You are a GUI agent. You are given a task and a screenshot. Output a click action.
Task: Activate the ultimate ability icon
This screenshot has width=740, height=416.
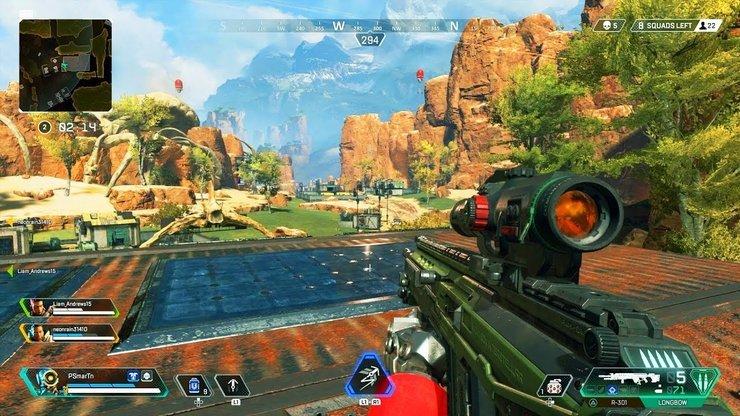tap(369, 378)
